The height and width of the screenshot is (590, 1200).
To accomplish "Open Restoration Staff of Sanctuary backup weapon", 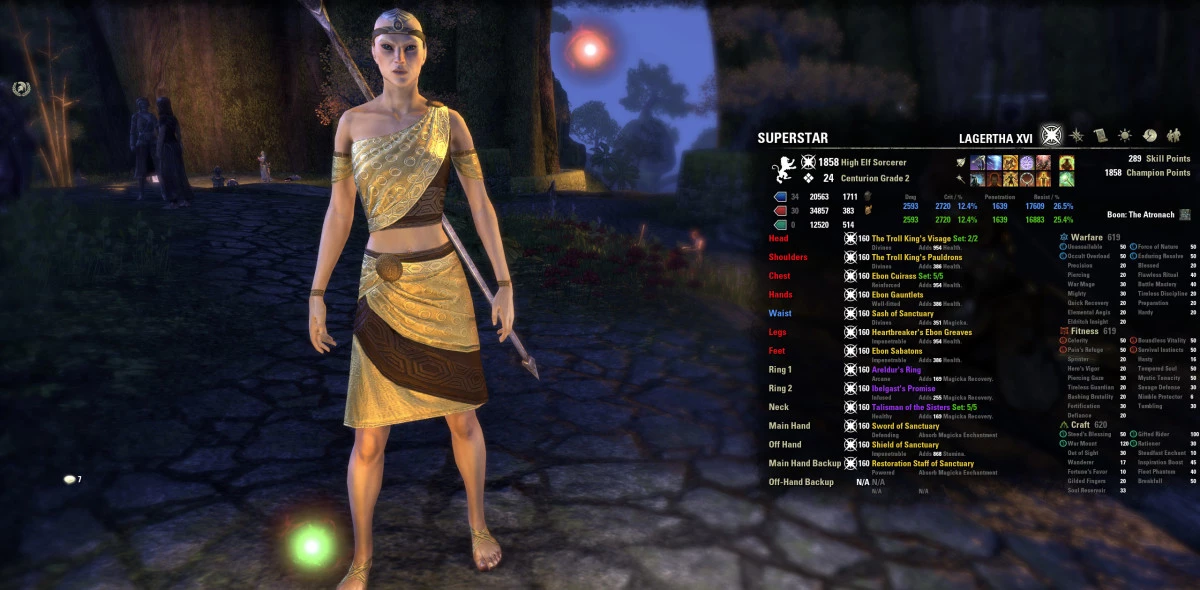I will (x=923, y=463).
